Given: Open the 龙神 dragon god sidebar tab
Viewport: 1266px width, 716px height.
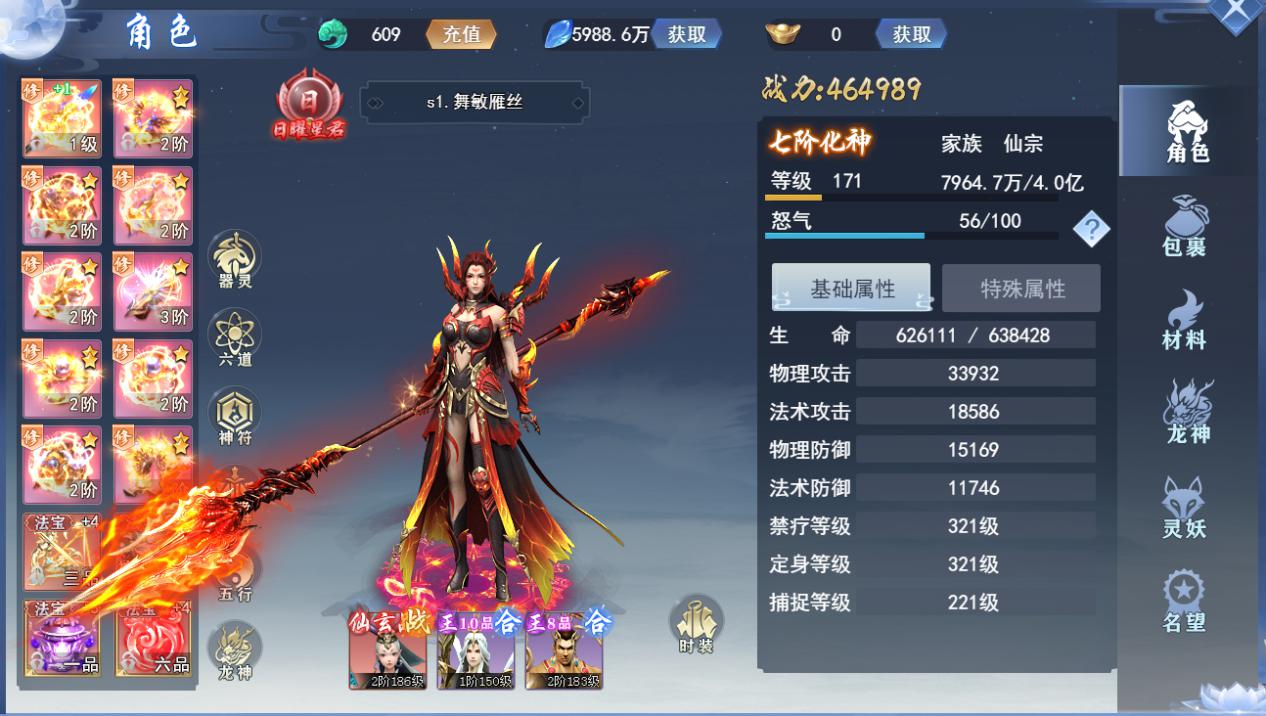Looking at the screenshot, I should 1186,412.
